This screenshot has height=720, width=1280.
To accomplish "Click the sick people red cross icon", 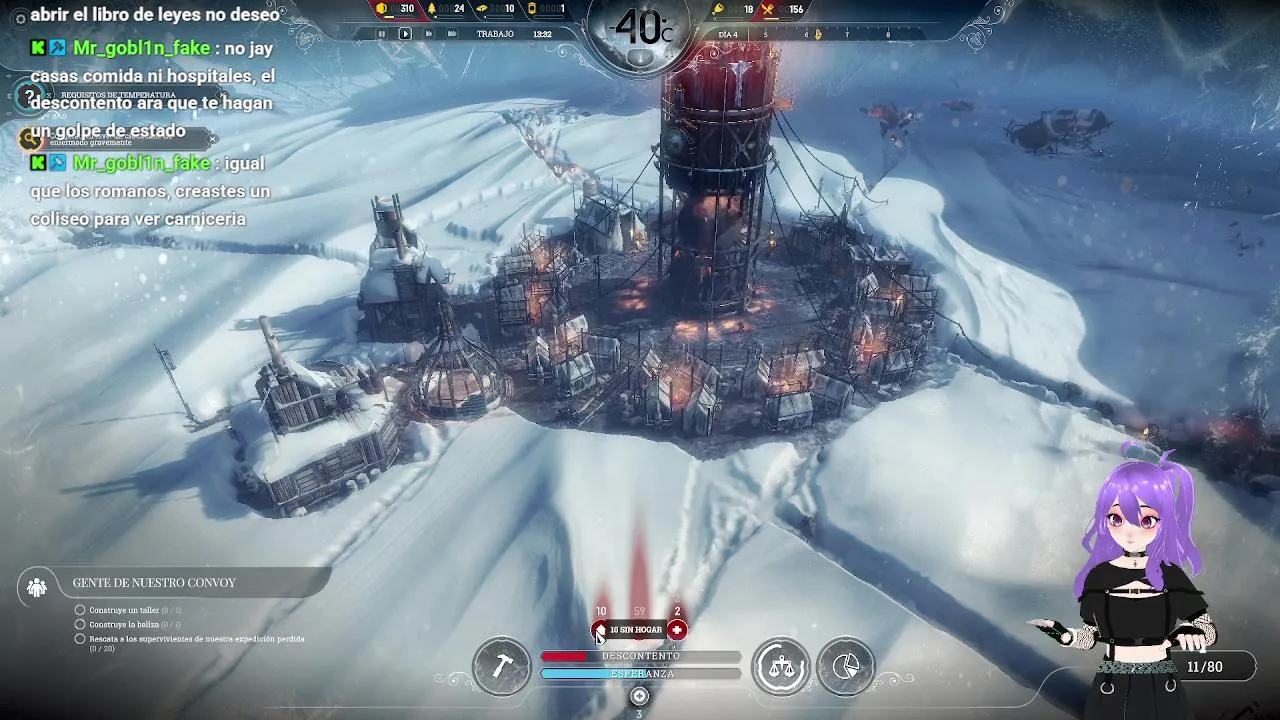I will tap(677, 630).
